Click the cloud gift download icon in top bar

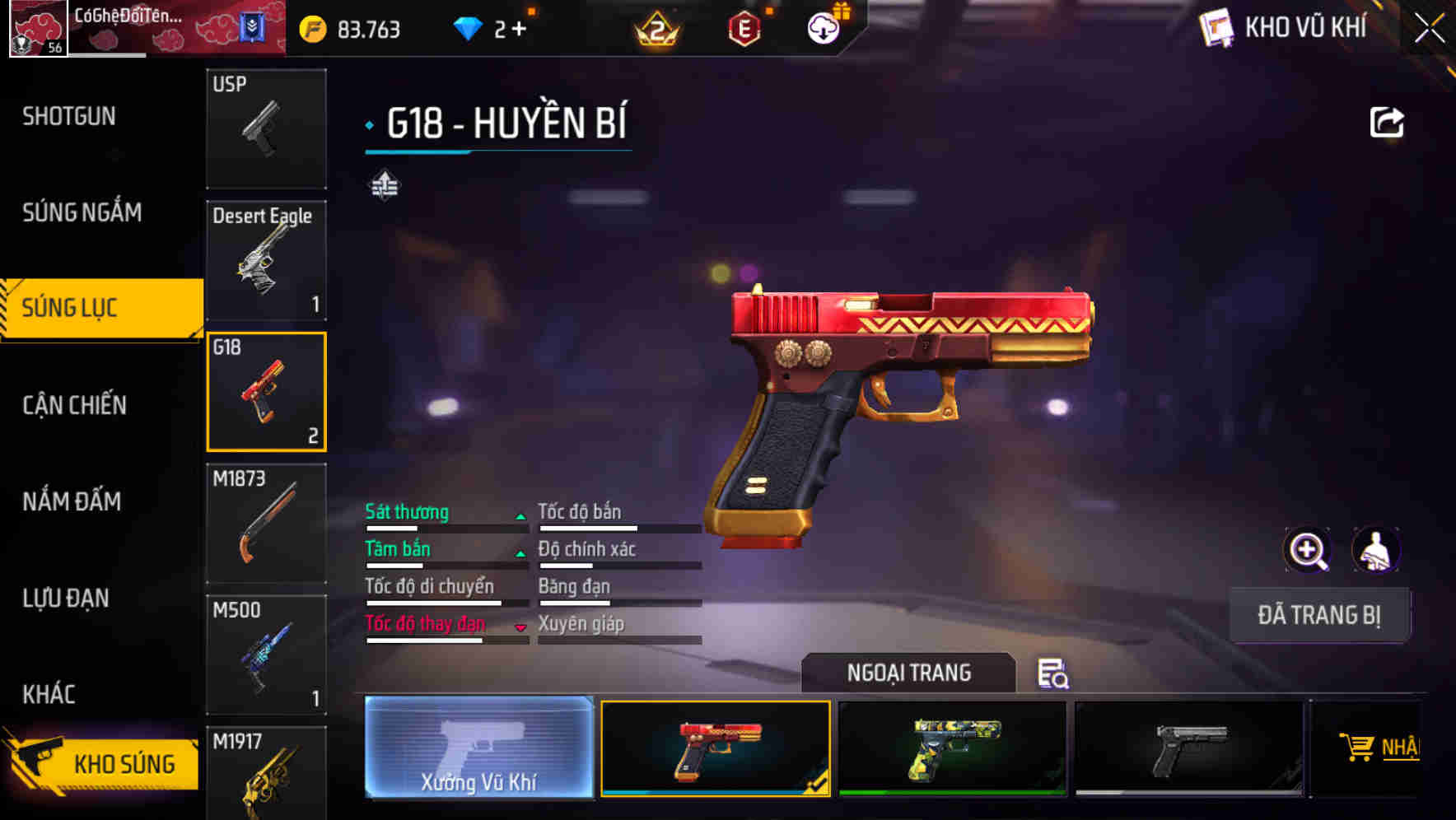pyautogui.click(x=822, y=27)
